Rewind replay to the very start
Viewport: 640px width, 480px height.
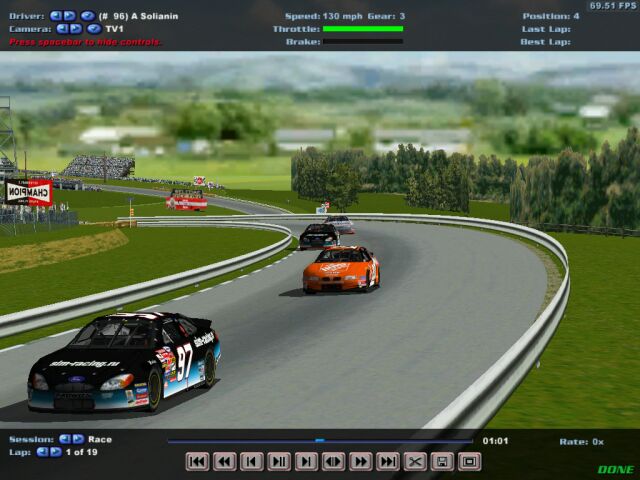pyautogui.click(x=198, y=461)
